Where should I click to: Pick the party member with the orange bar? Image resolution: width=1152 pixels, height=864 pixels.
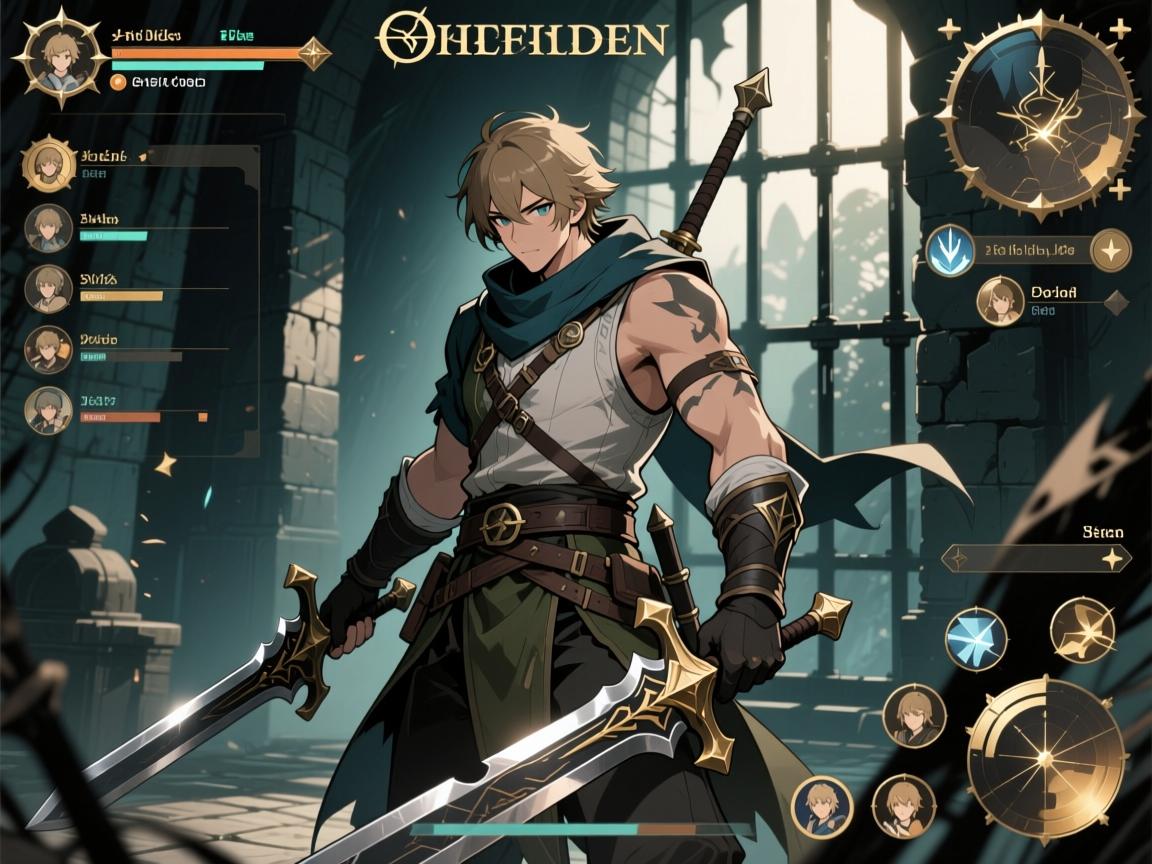click(48, 411)
